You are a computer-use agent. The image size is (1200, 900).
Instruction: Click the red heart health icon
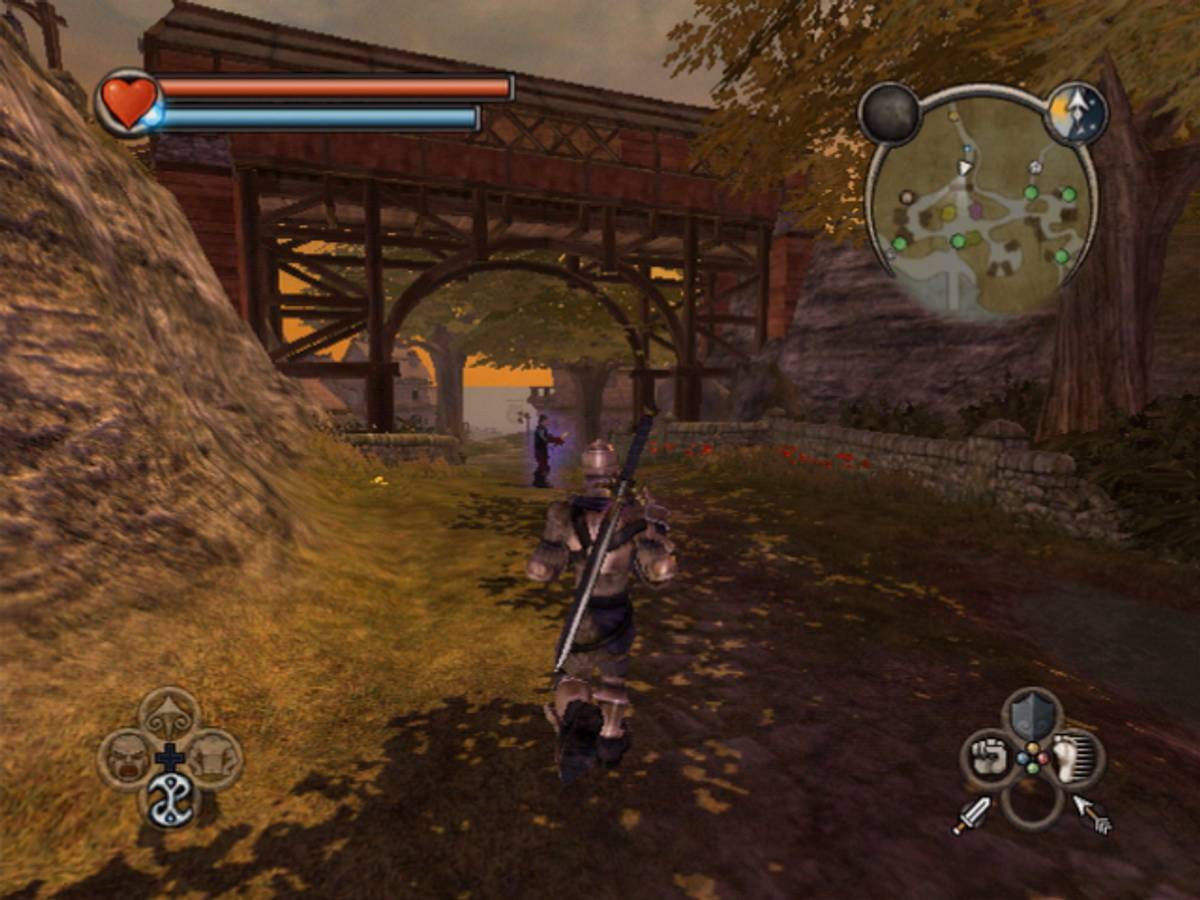point(128,101)
